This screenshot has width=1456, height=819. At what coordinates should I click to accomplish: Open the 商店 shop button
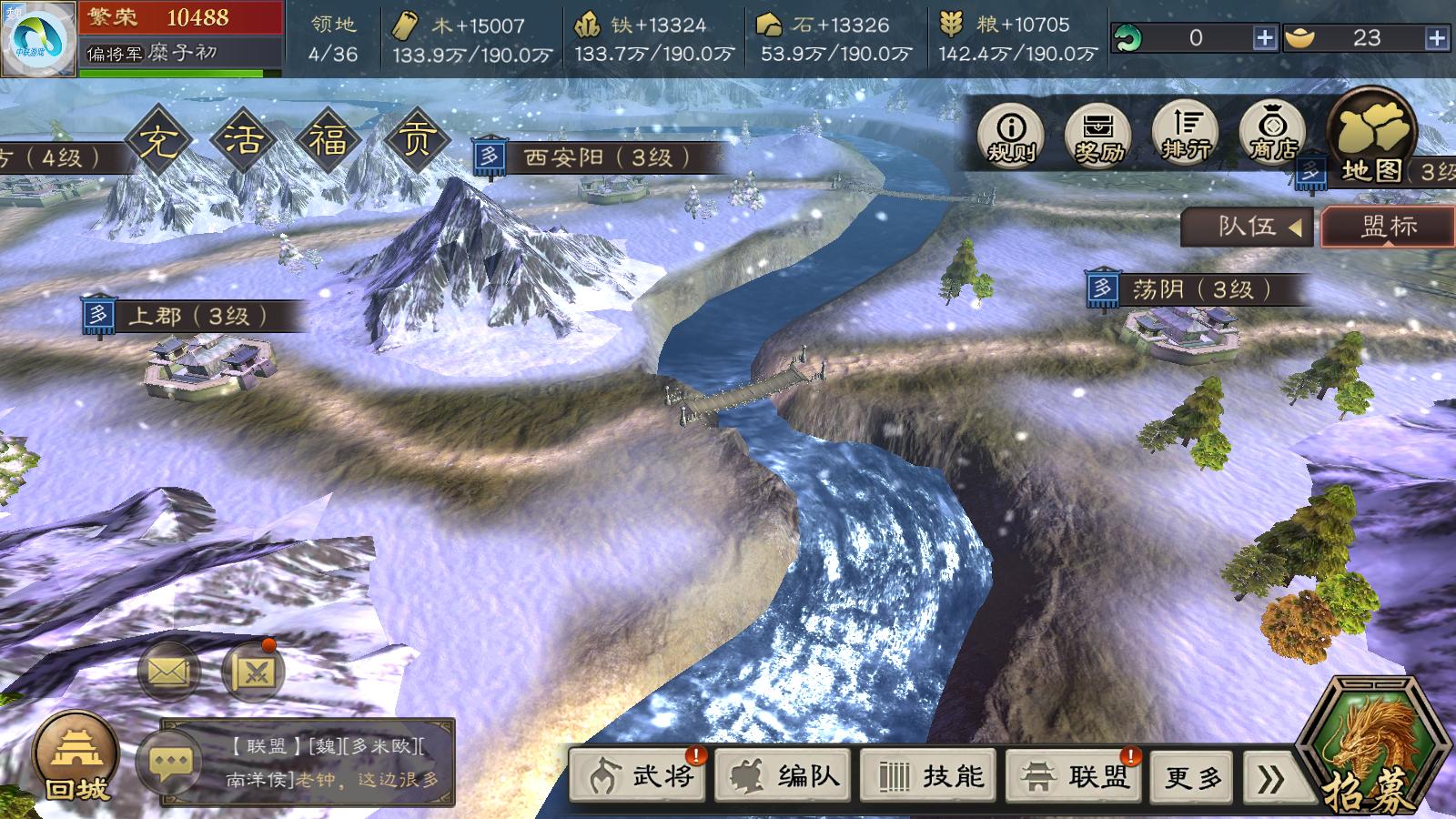coord(1272,135)
